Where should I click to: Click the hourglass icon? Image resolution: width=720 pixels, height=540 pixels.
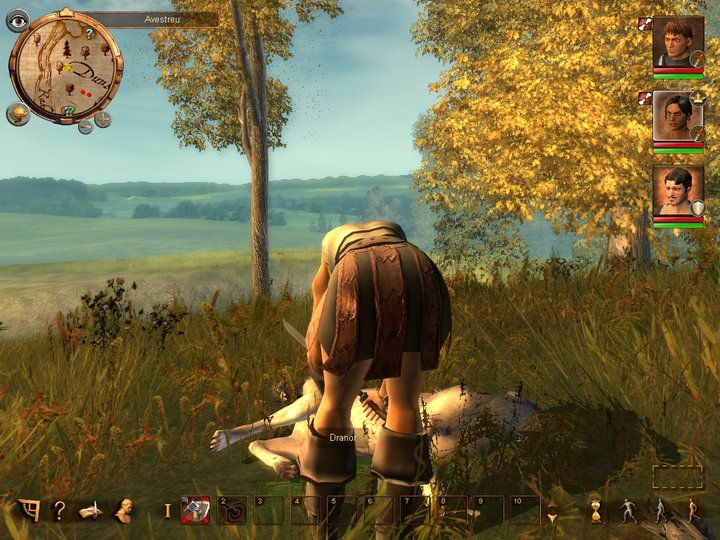594,510
